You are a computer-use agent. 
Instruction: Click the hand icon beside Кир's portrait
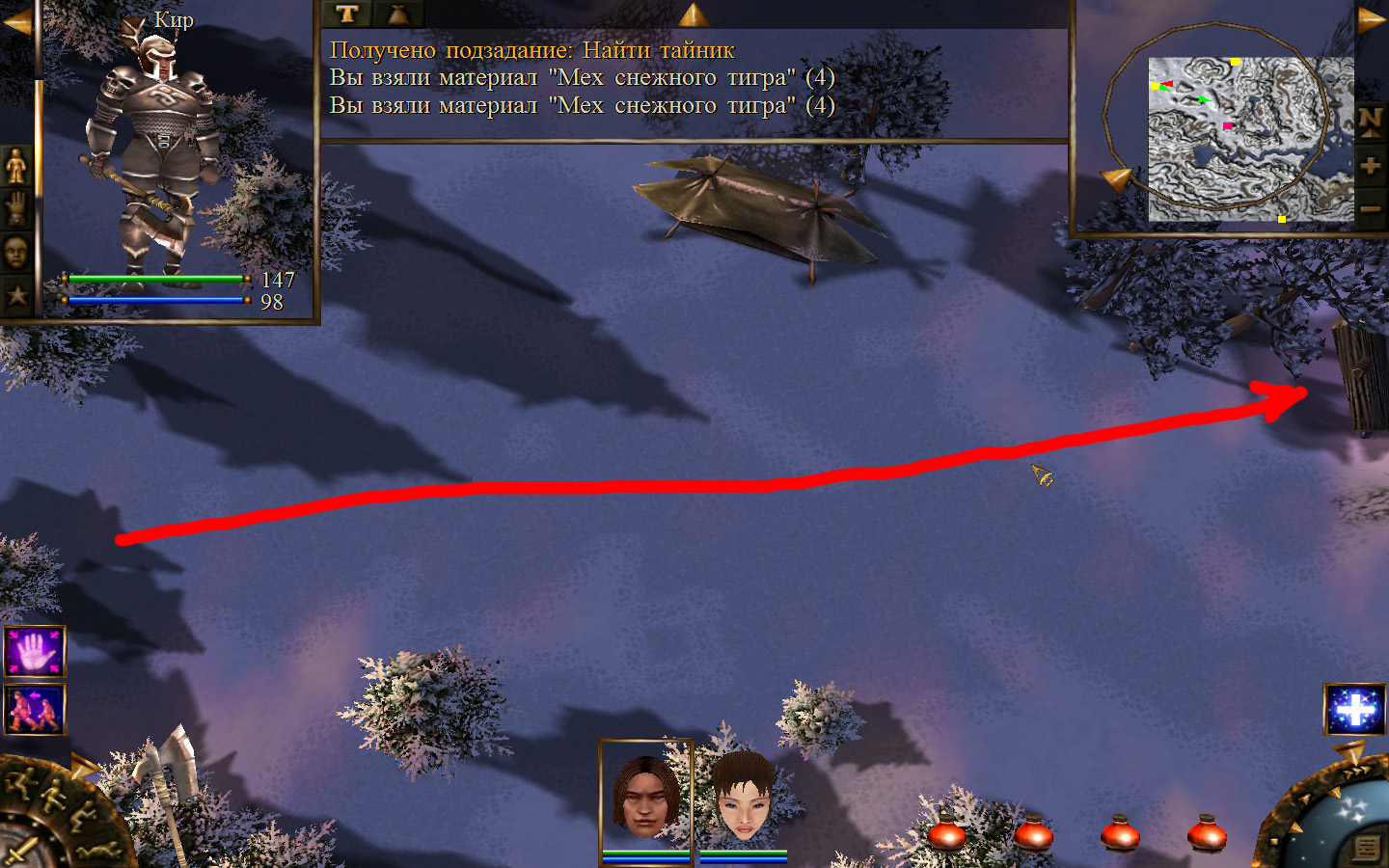click(16, 208)
